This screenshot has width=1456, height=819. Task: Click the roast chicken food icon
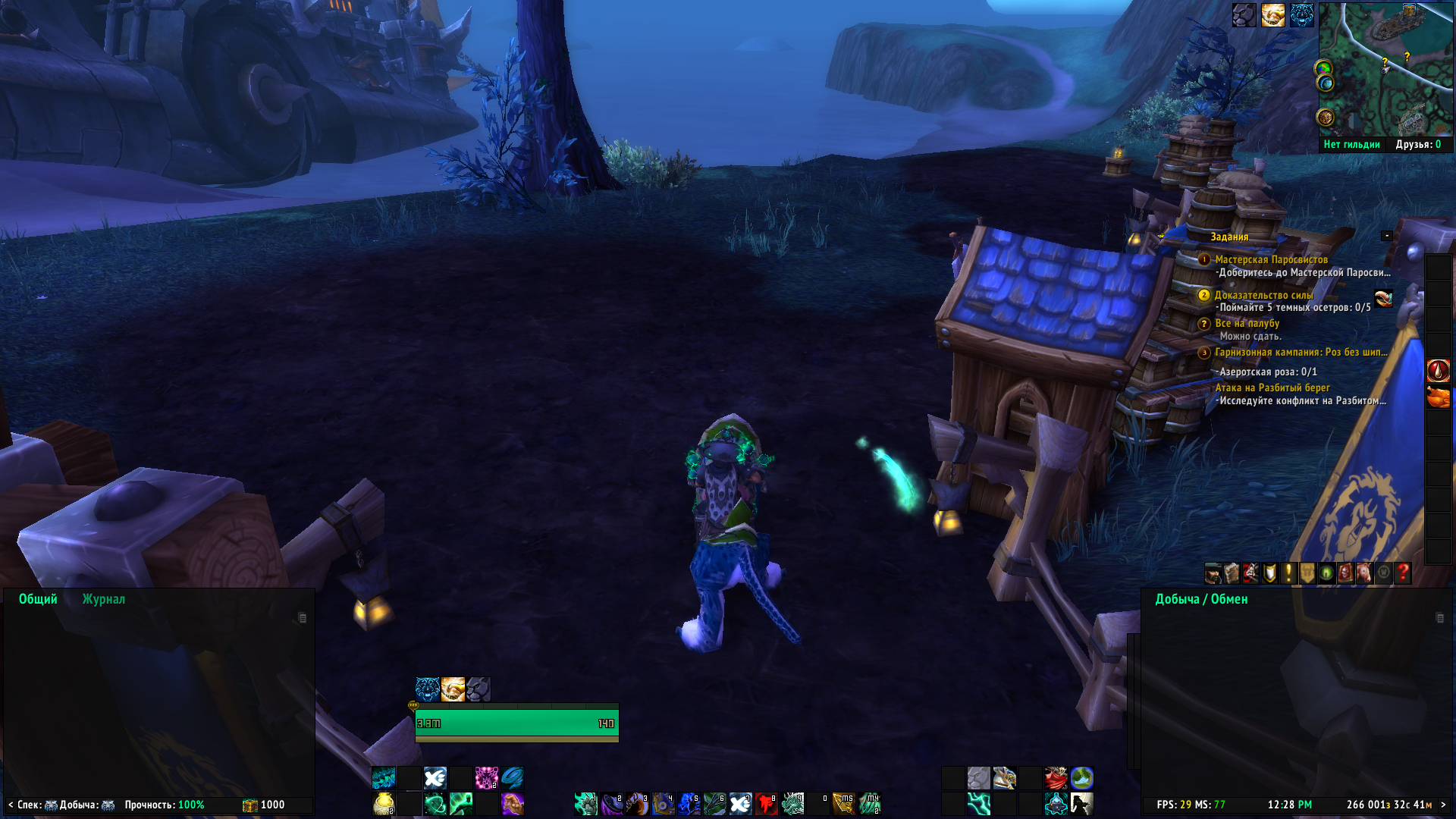pos(1438,397)
